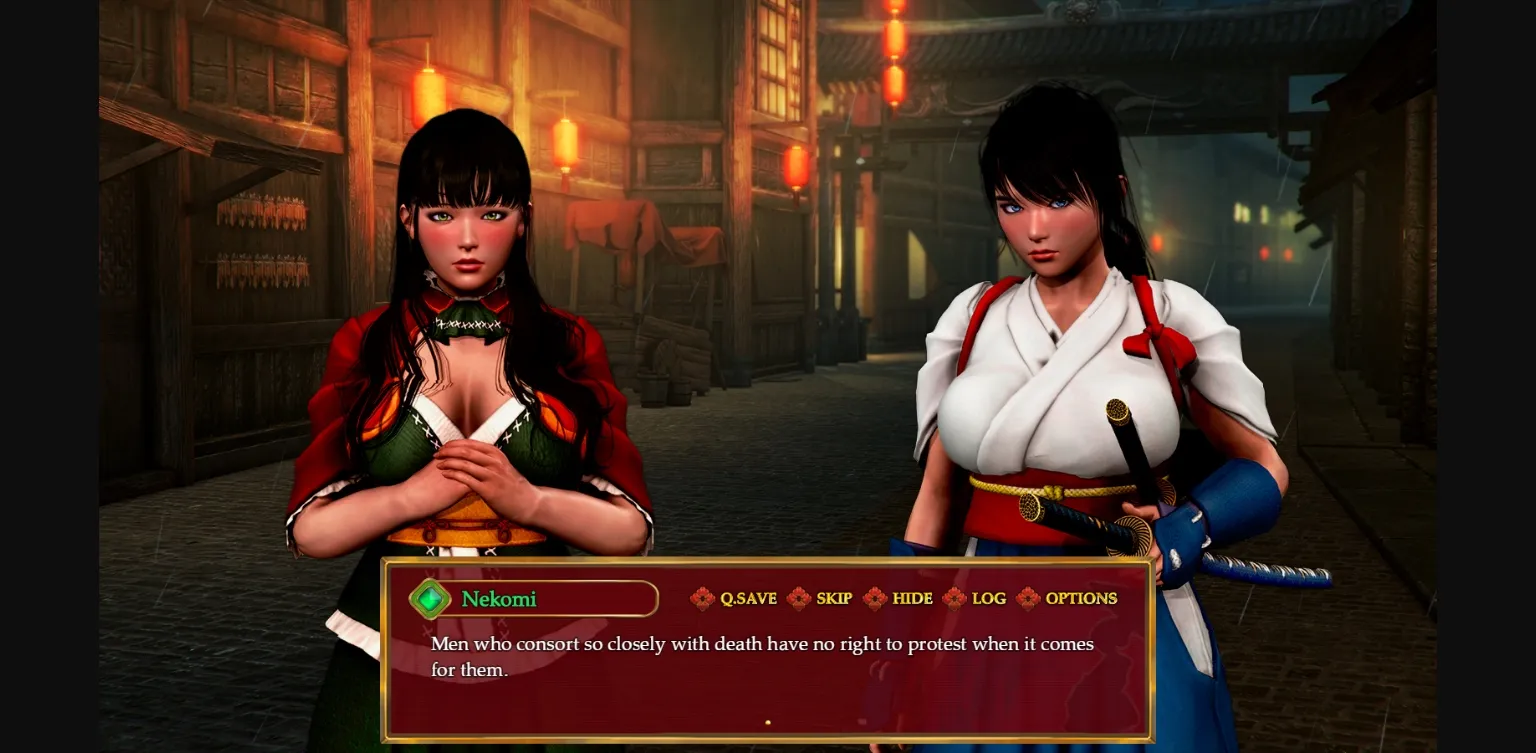Viewport: 1536px width, 753px height.
Task: Click the flower icon beside SKIP
Action: pyautogui.click(x=799, y=598)
